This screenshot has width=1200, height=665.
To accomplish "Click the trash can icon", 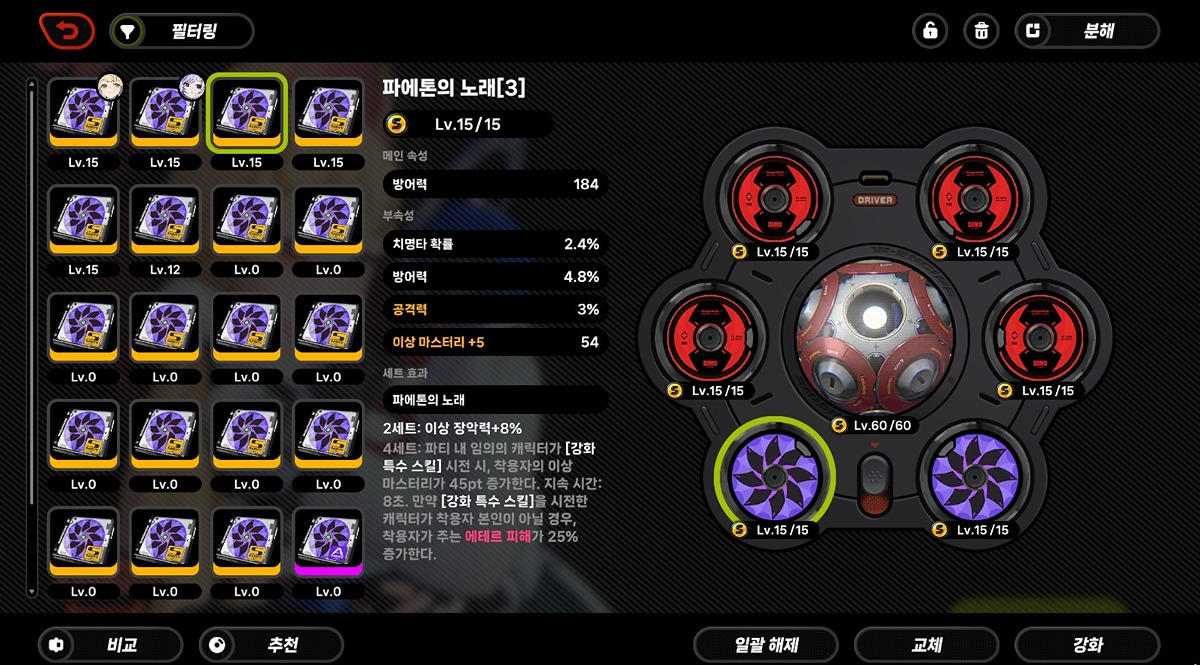I will pos(981,31).
